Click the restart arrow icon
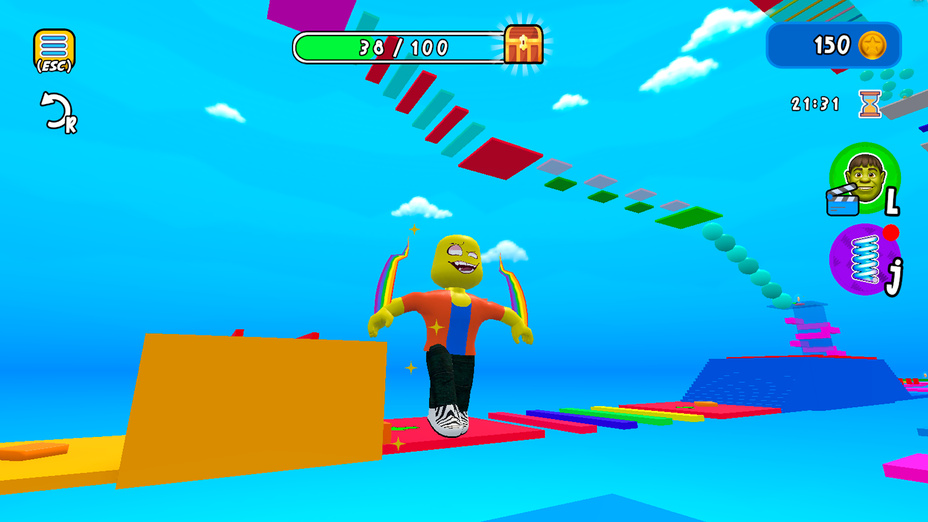The height and width of the screenshot is (522, 928). [x=56, y=110]
